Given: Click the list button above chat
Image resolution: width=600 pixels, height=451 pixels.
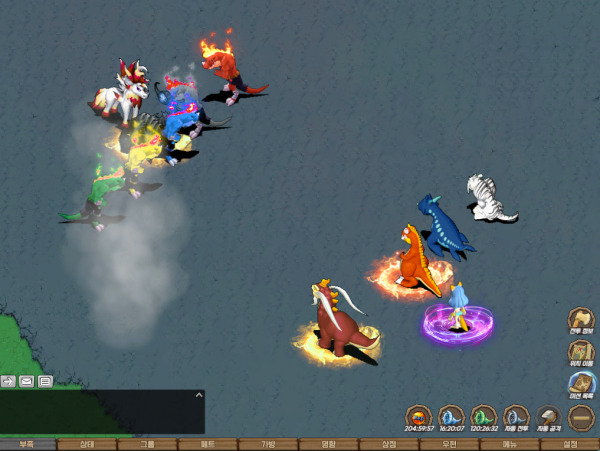Looking at the screenshot, I should pyautogui.click(x=45, y=381).
